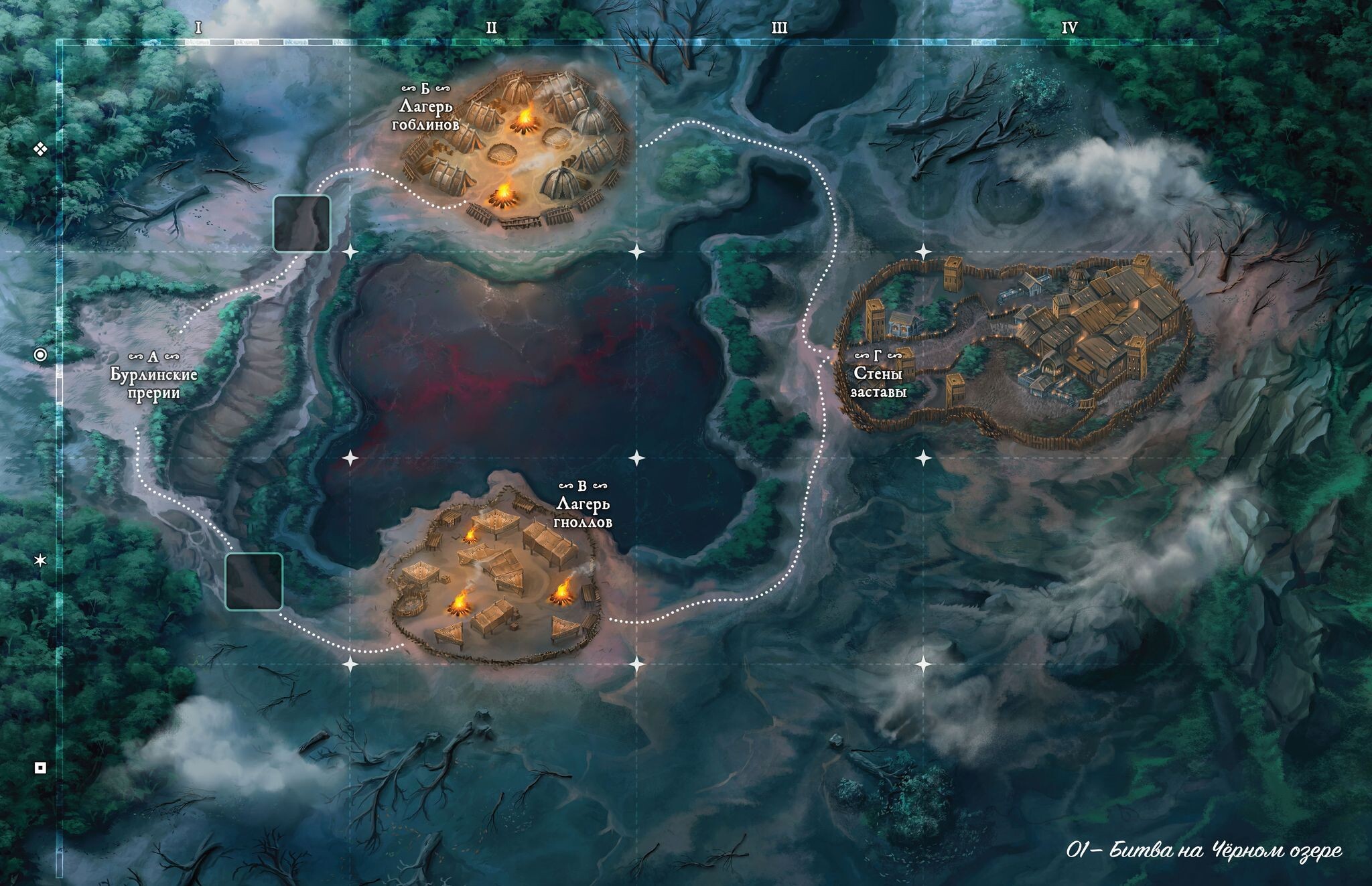Click the square row symbol
Image resolution: width=1372 pixels, height=886 pixels.
41,767
